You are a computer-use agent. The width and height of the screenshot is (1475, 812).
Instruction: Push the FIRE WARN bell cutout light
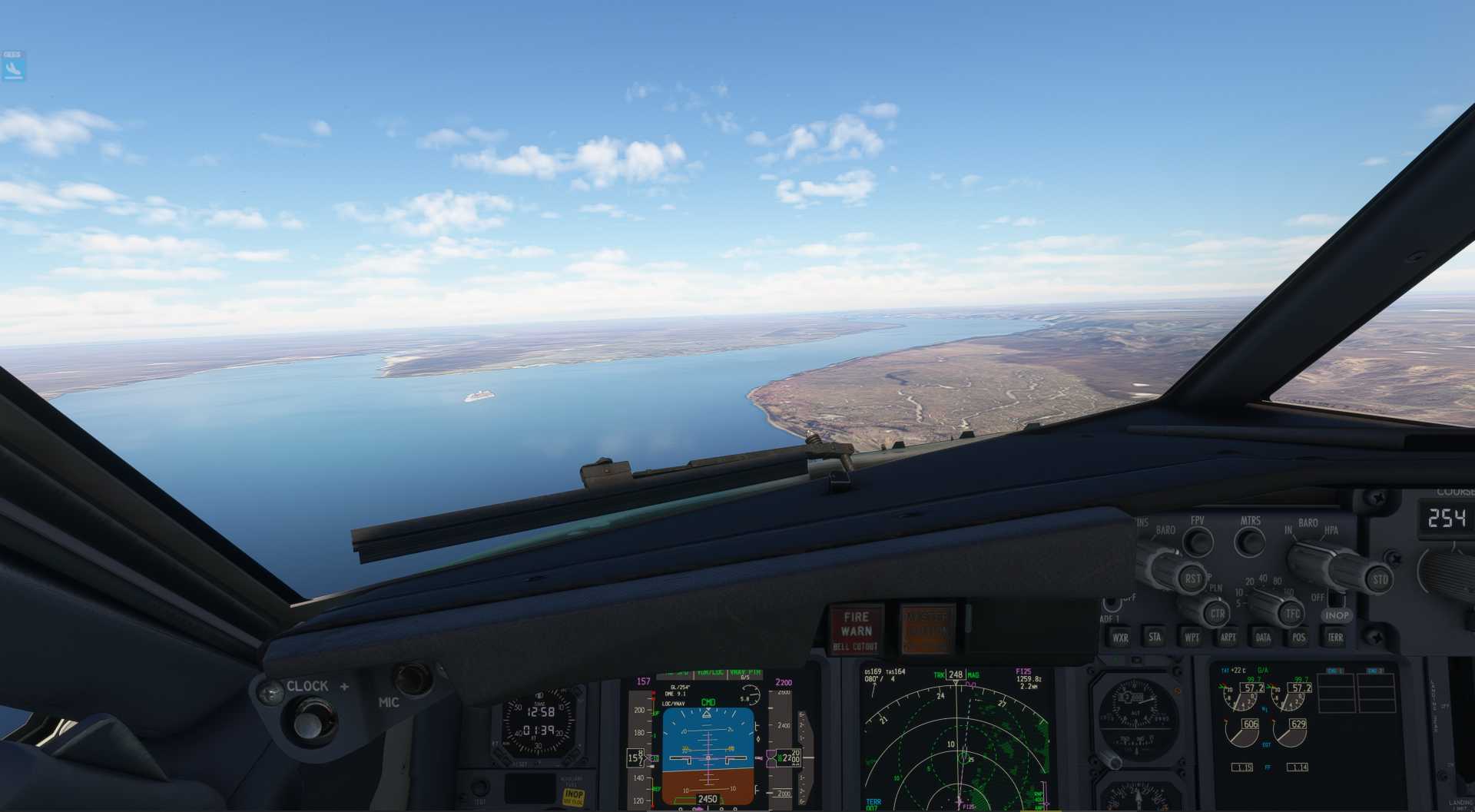[856, 629]
